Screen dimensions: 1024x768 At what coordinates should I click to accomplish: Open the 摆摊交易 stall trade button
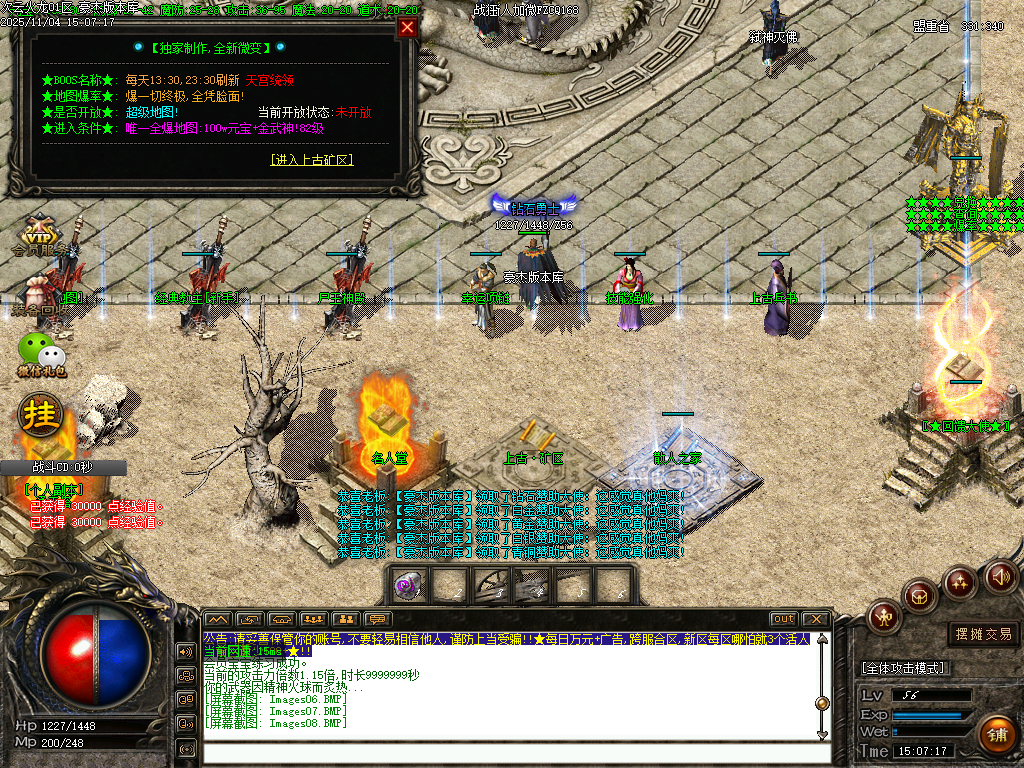984,634
